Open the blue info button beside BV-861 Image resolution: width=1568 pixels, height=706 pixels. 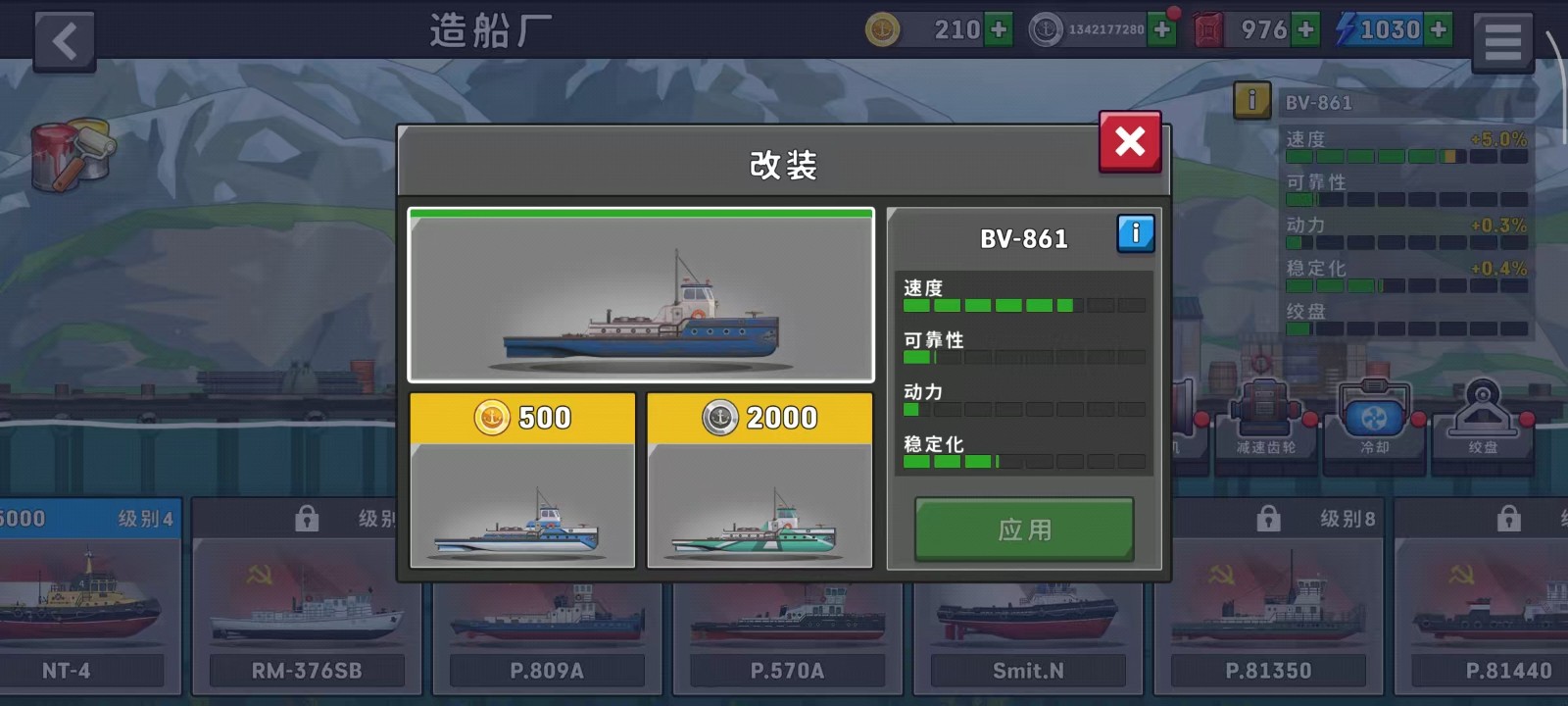coord(1136,233)
